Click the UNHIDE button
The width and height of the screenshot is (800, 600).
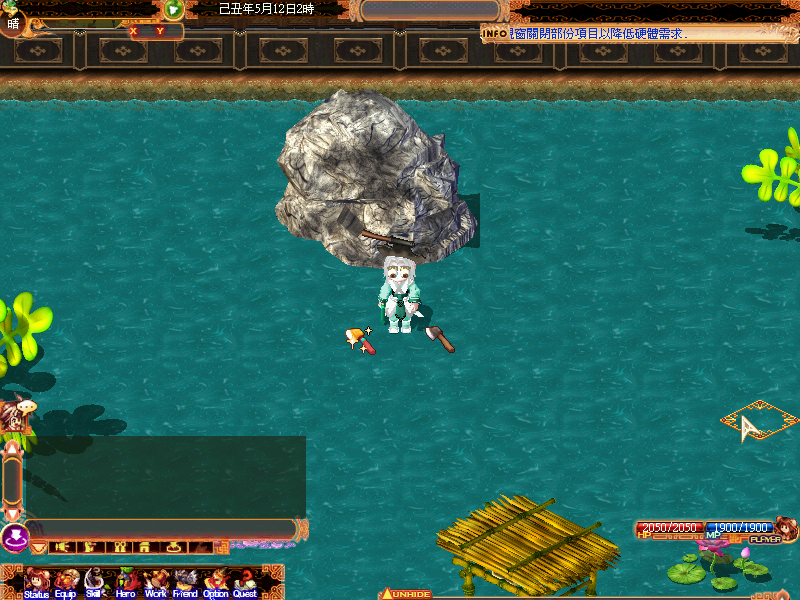(406, 594)
